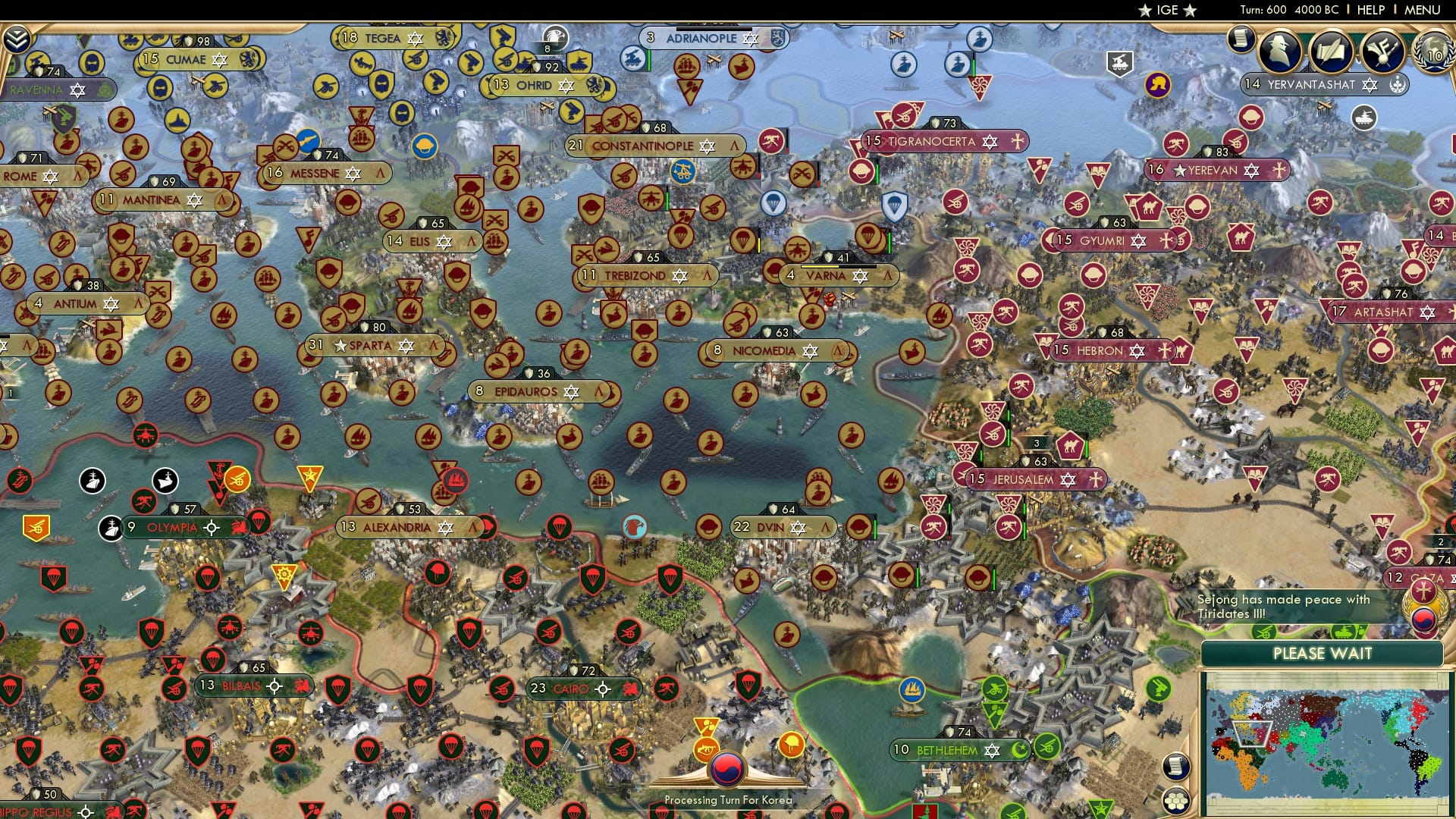Click the viewport rectangle on the minimap
The image size is (1456, 819).
(1252, 734)
